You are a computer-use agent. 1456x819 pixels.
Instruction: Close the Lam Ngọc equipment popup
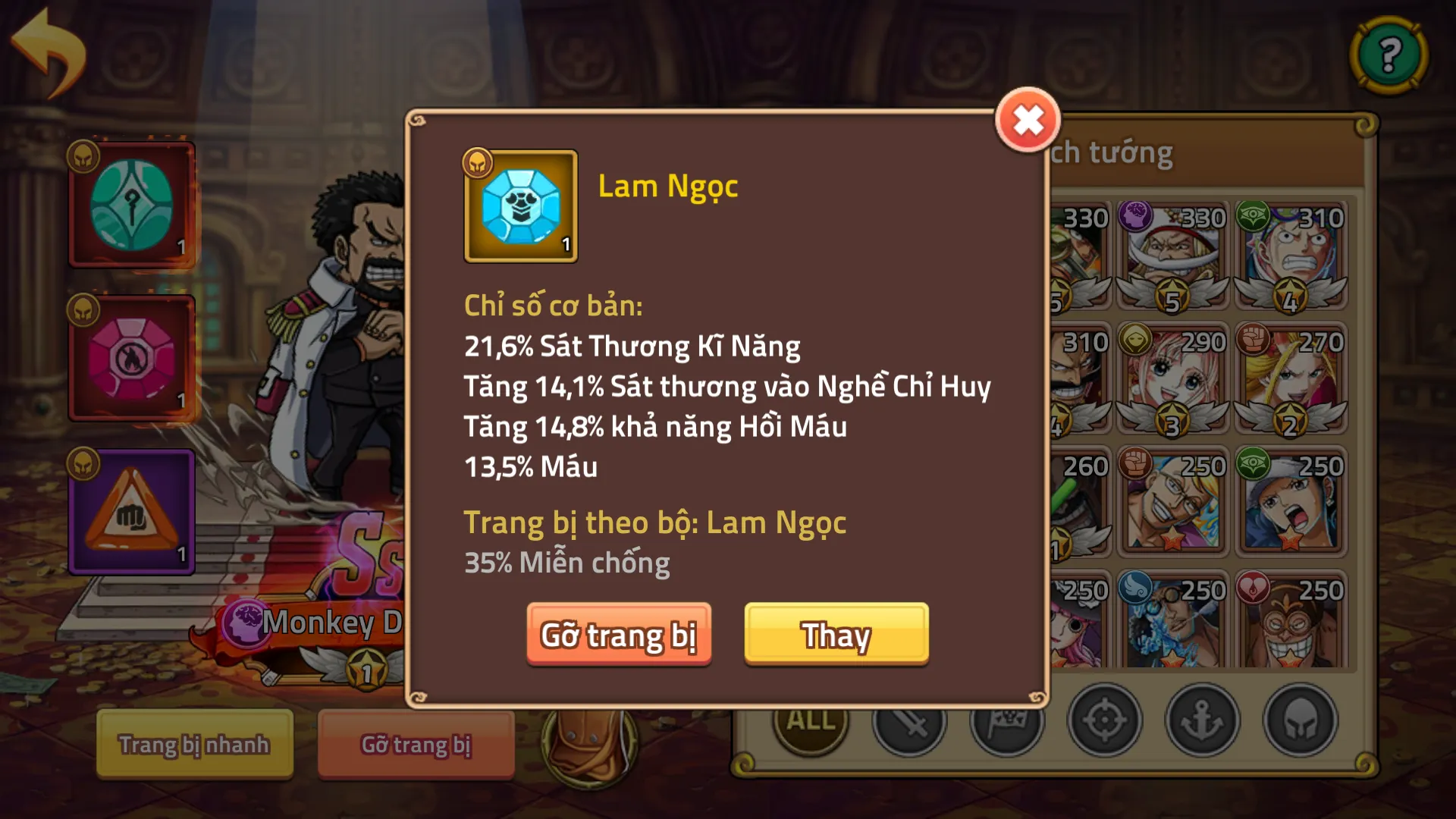click(x=1027, y=121)
